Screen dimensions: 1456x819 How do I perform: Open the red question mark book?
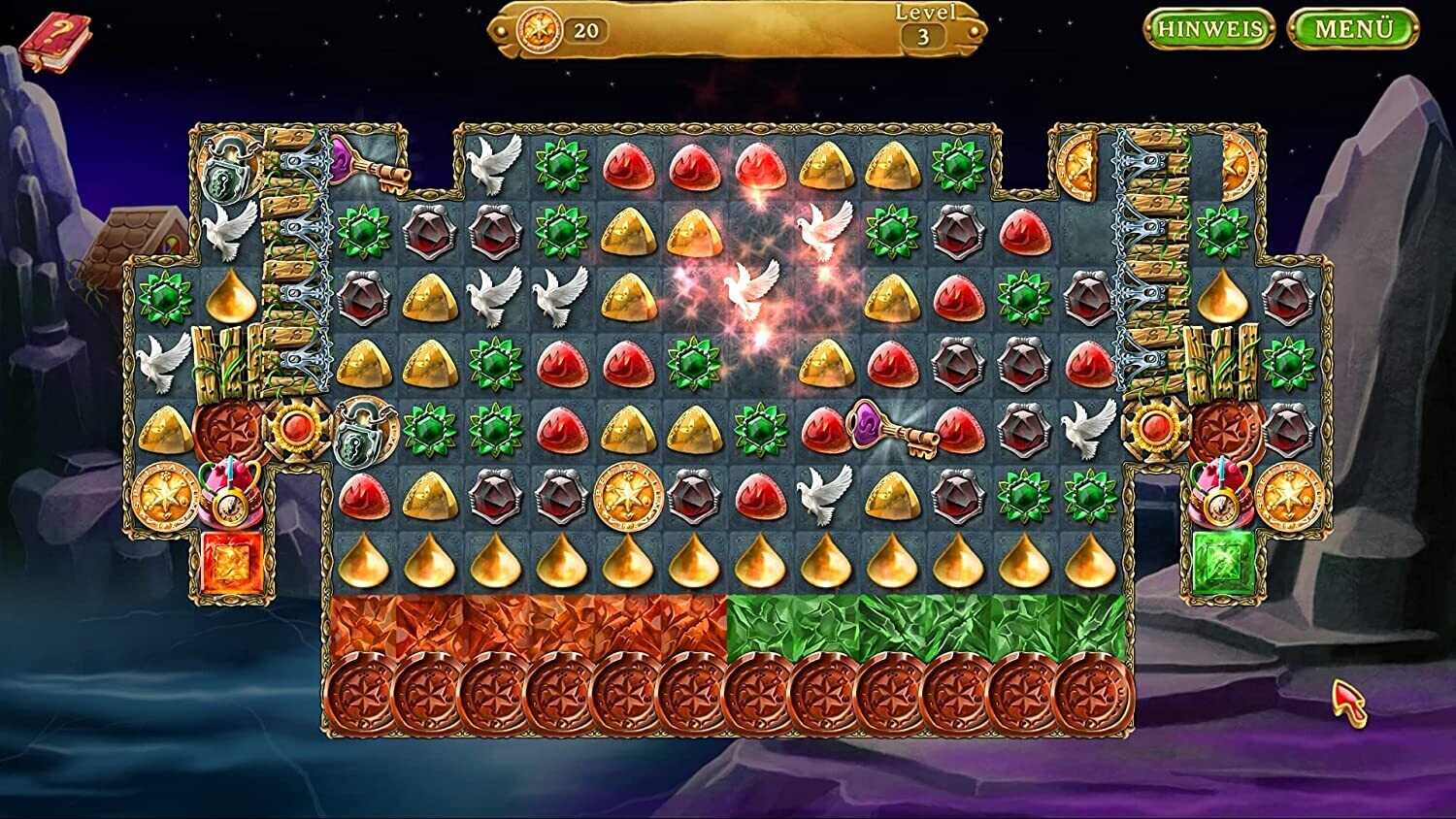pos(53,42)
